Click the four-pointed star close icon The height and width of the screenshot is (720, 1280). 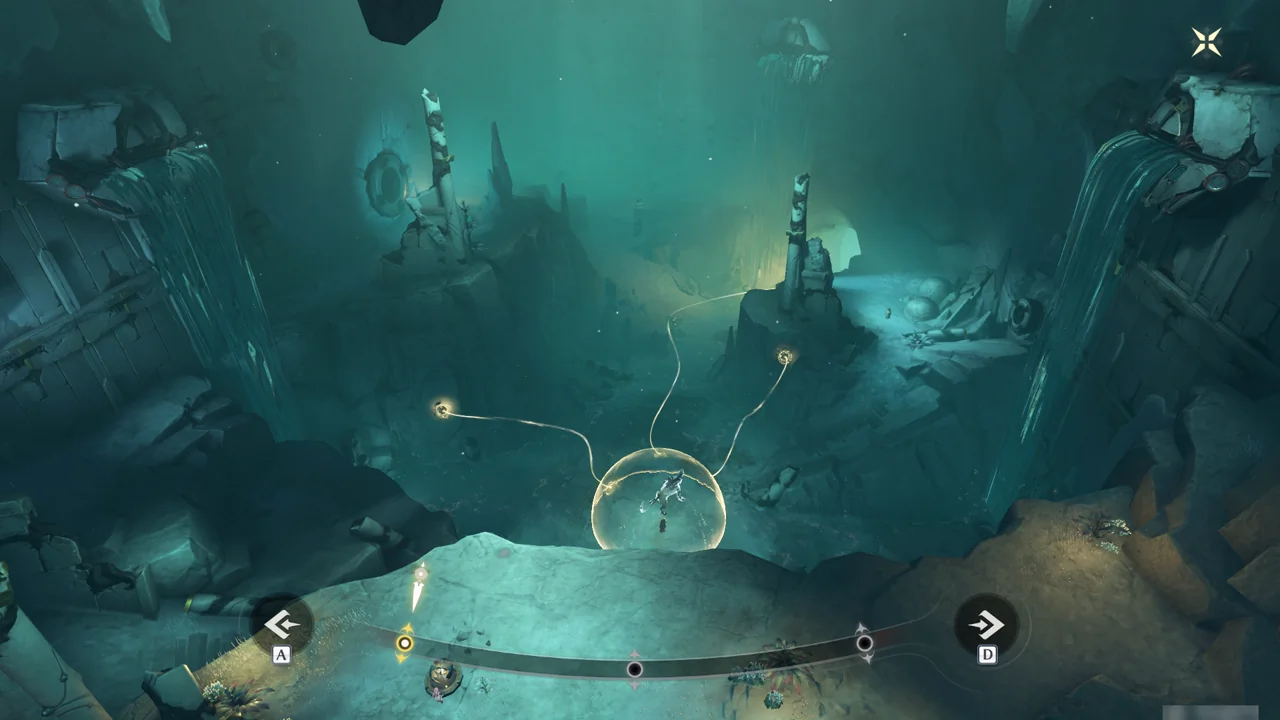pos(1206,41)
